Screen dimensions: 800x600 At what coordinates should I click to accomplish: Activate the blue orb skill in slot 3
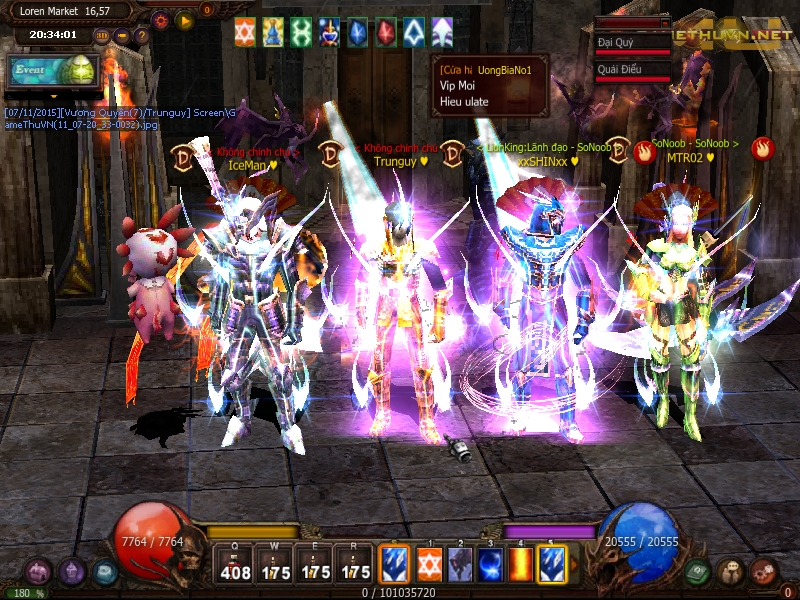491,563
